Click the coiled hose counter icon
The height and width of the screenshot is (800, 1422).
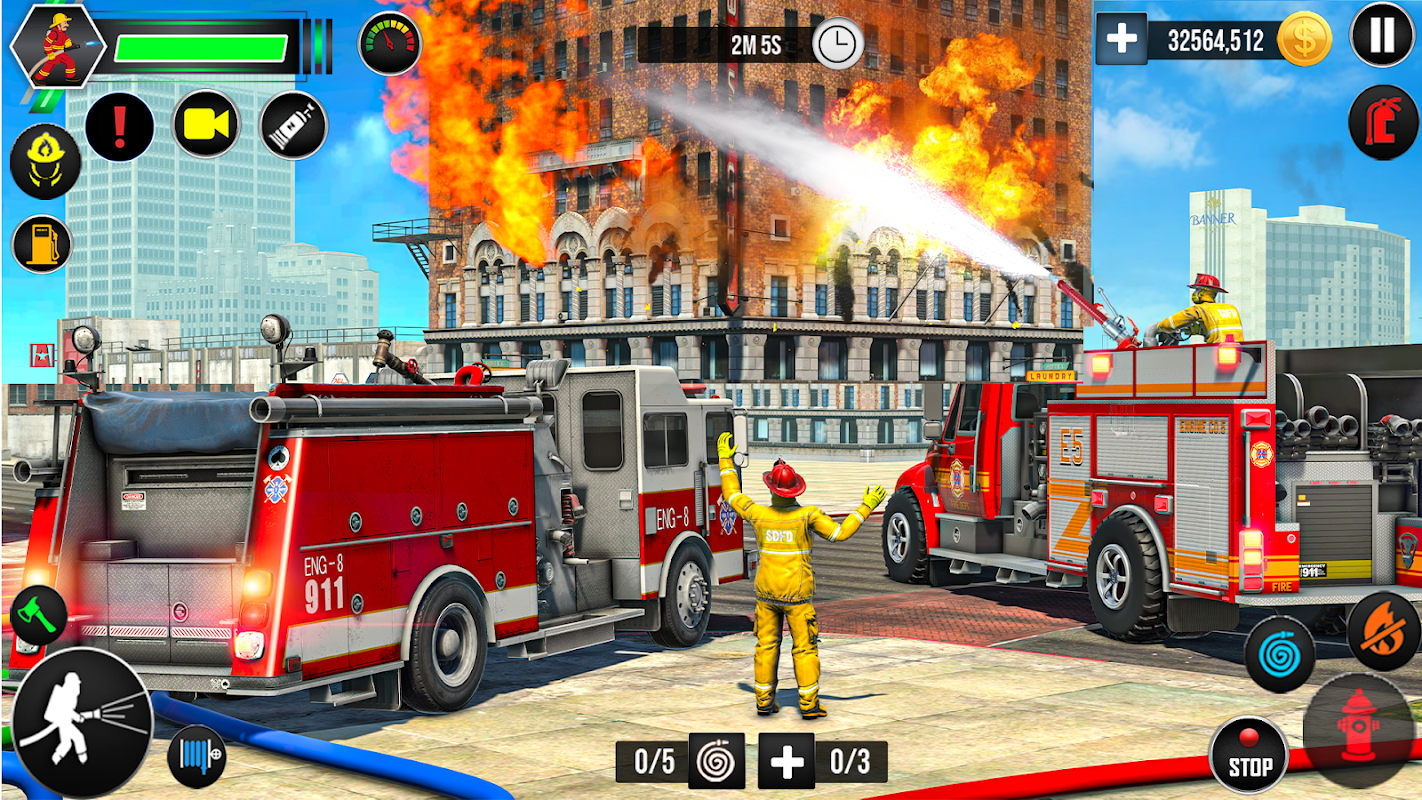coord(716,761)
